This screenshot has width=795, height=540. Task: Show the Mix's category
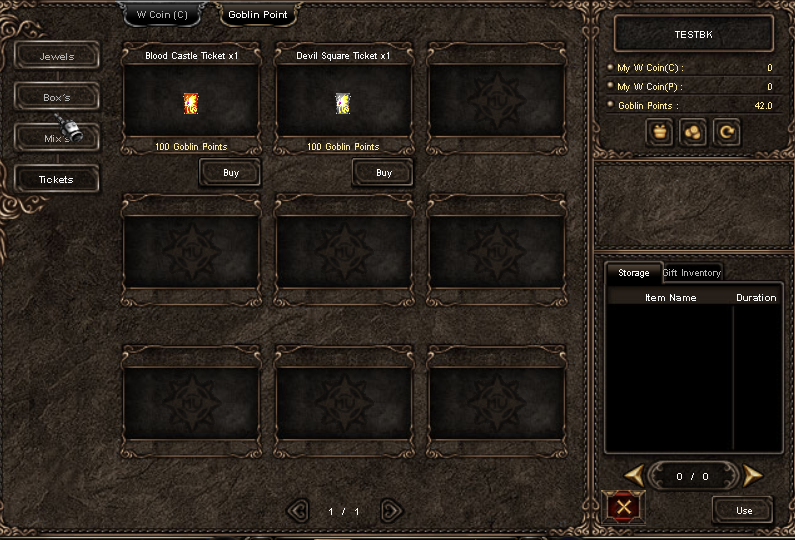[x=57, y=138]
